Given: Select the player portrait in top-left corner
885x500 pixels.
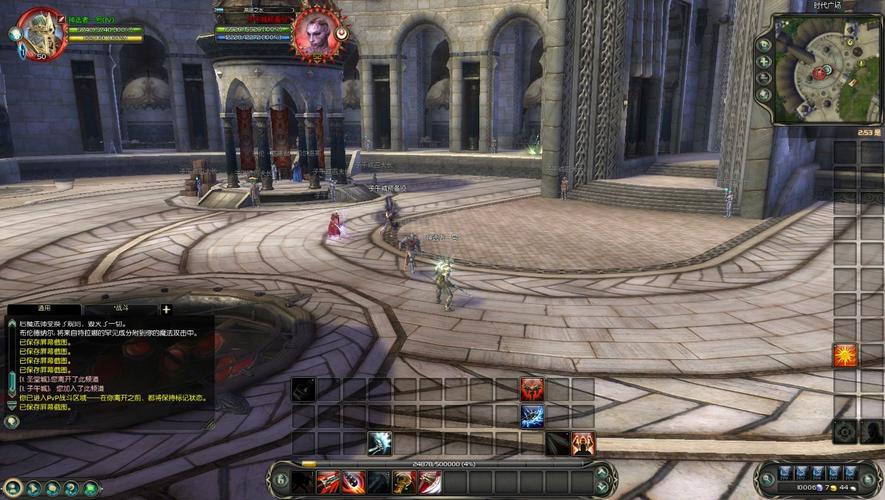Looking at the screenshot, I should [40, 31].
